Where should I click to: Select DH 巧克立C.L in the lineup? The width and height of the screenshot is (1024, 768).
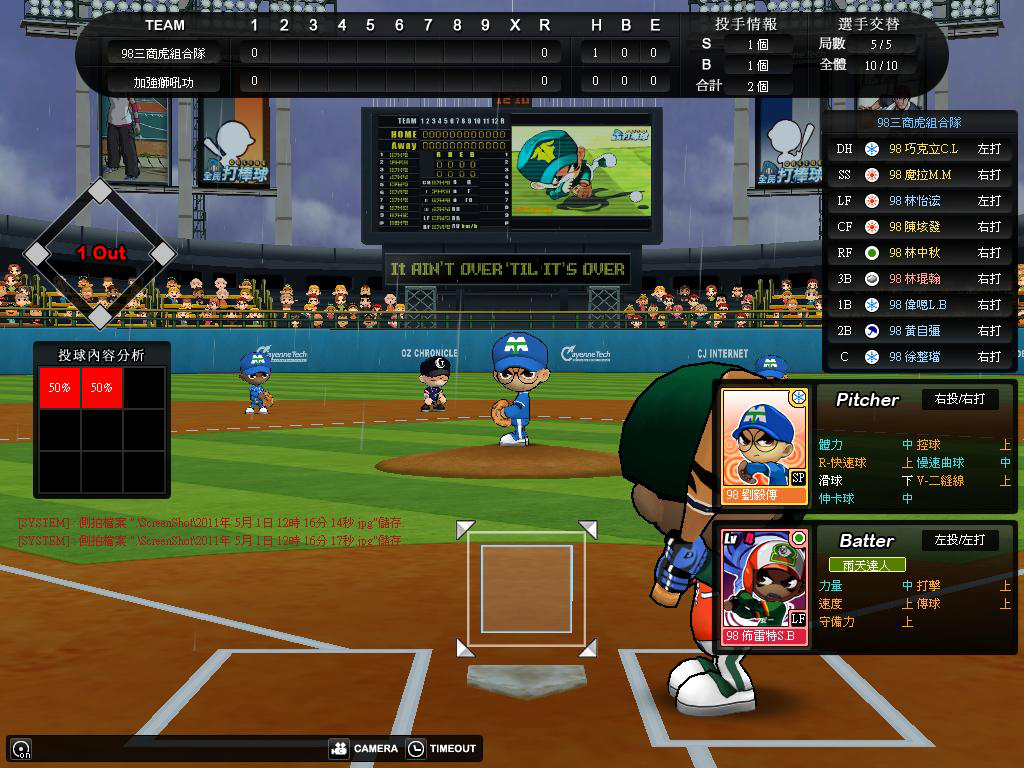pyautogui.click(x=919, y=149)
